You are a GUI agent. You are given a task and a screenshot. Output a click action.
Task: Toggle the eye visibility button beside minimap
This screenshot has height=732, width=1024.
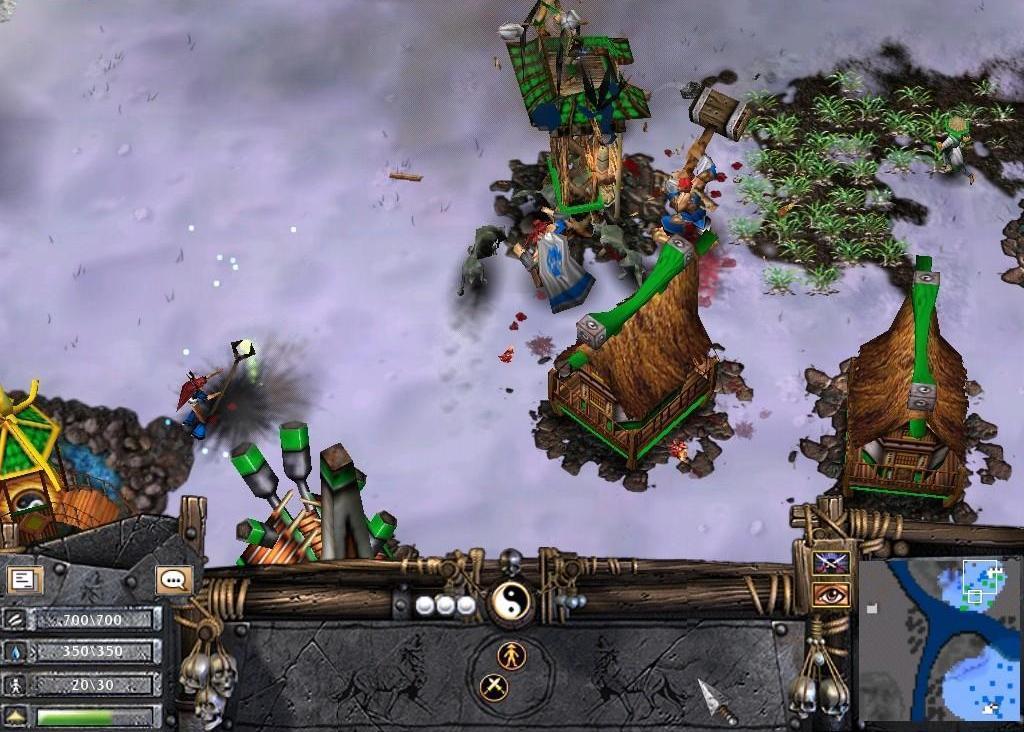[831, 594]
